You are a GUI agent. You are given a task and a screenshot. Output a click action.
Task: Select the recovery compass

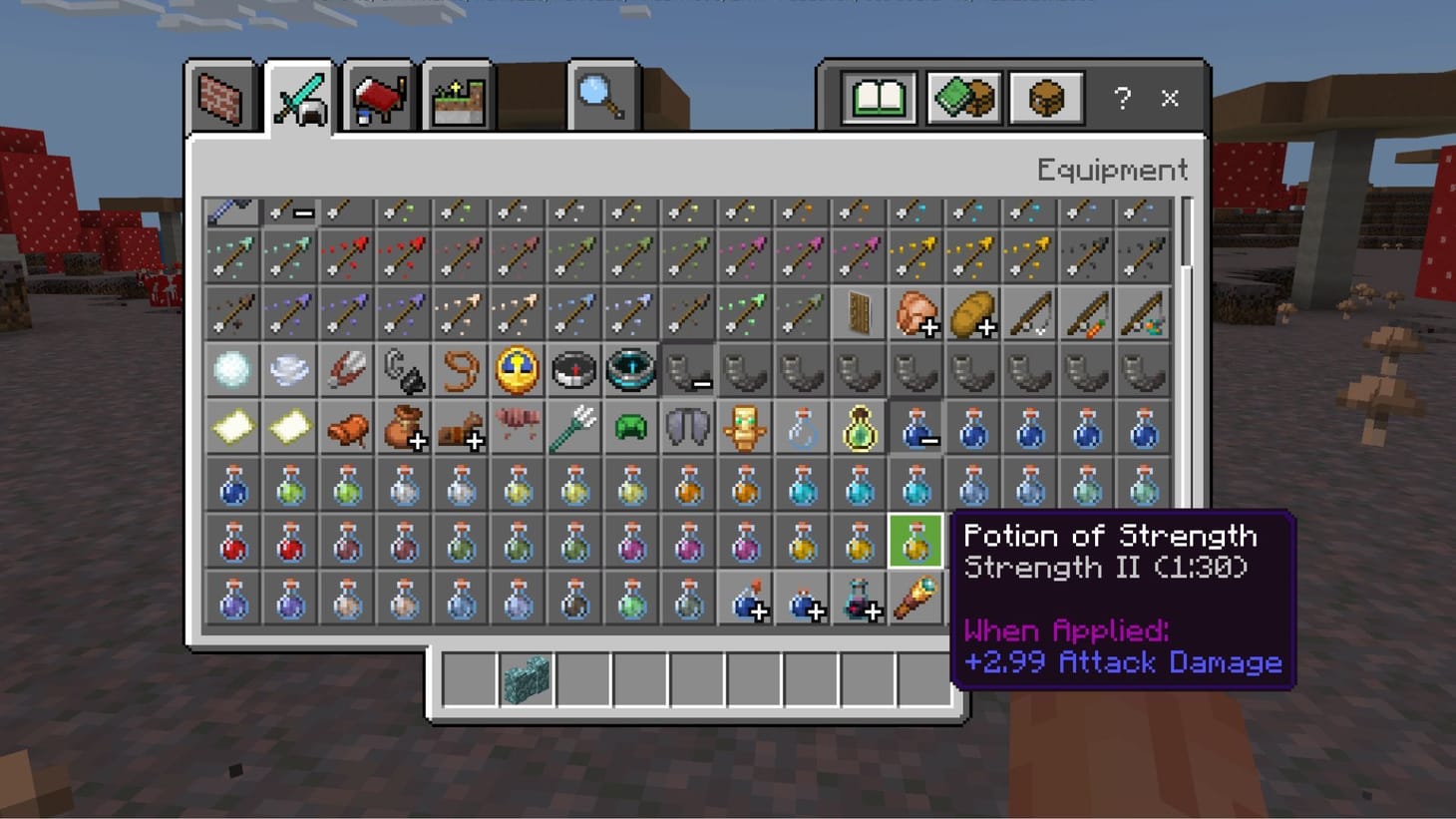coord(631,369)
